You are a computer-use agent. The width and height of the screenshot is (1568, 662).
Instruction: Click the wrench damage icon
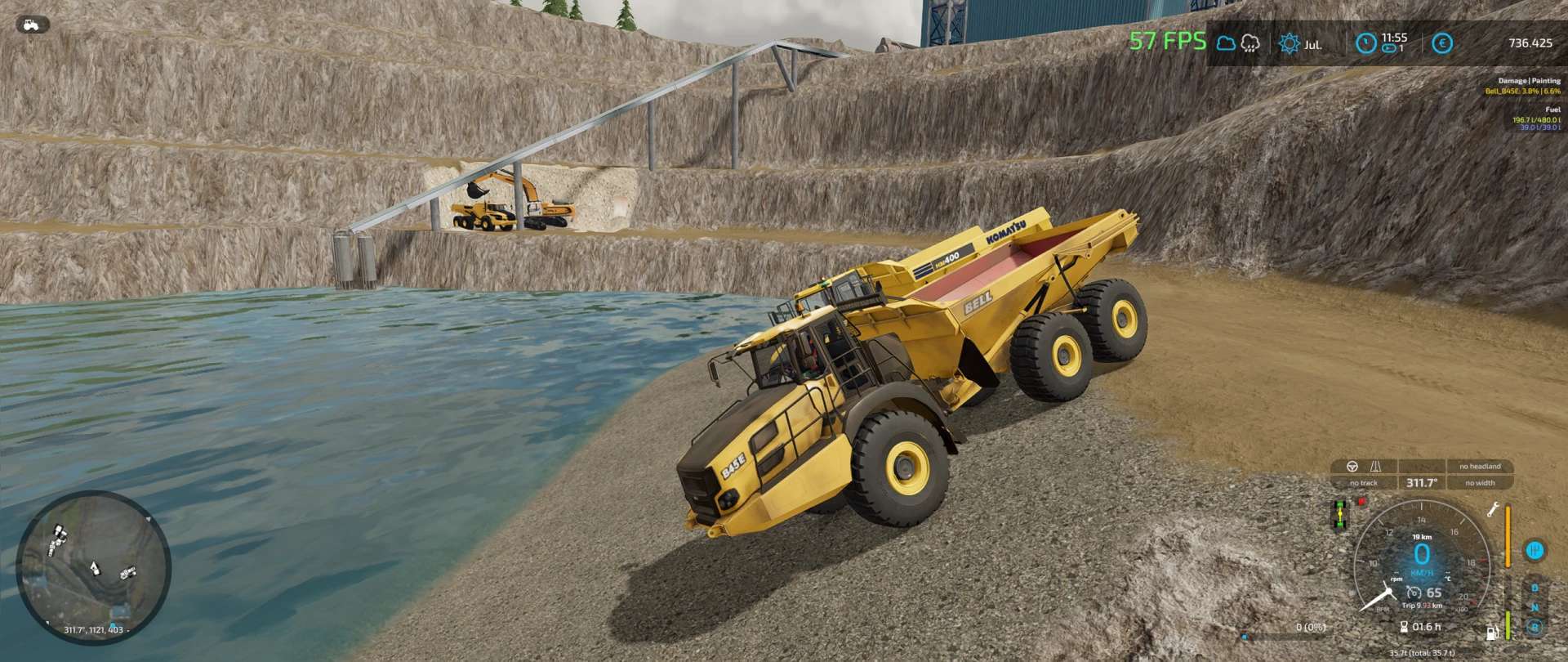[x=1492, y=510]
